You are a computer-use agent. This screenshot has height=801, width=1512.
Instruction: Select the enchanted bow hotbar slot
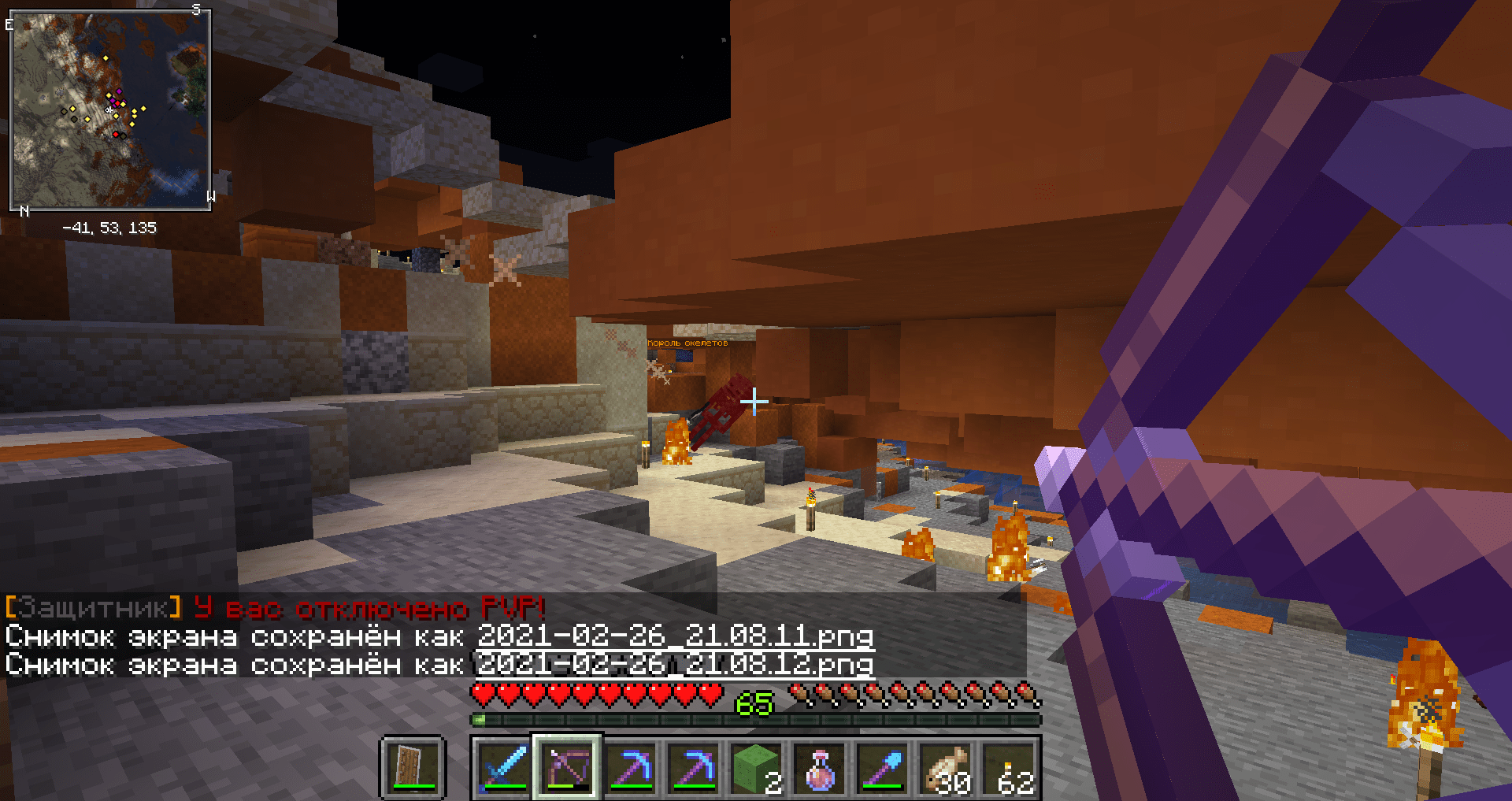point(567,767)
